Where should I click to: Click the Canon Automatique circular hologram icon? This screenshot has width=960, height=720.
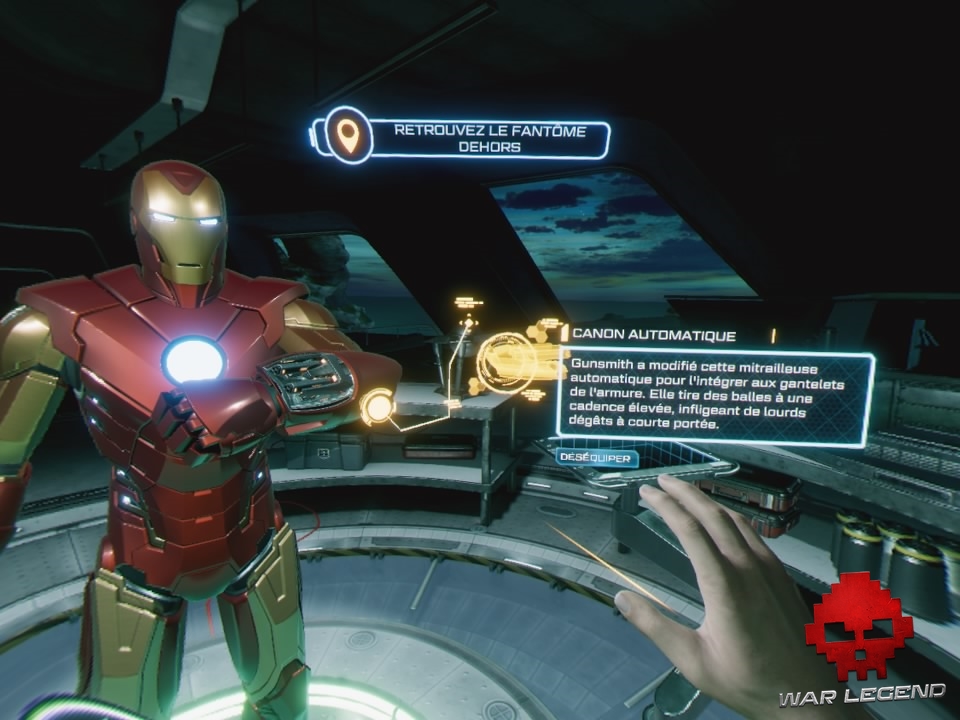tap(502, 361)
